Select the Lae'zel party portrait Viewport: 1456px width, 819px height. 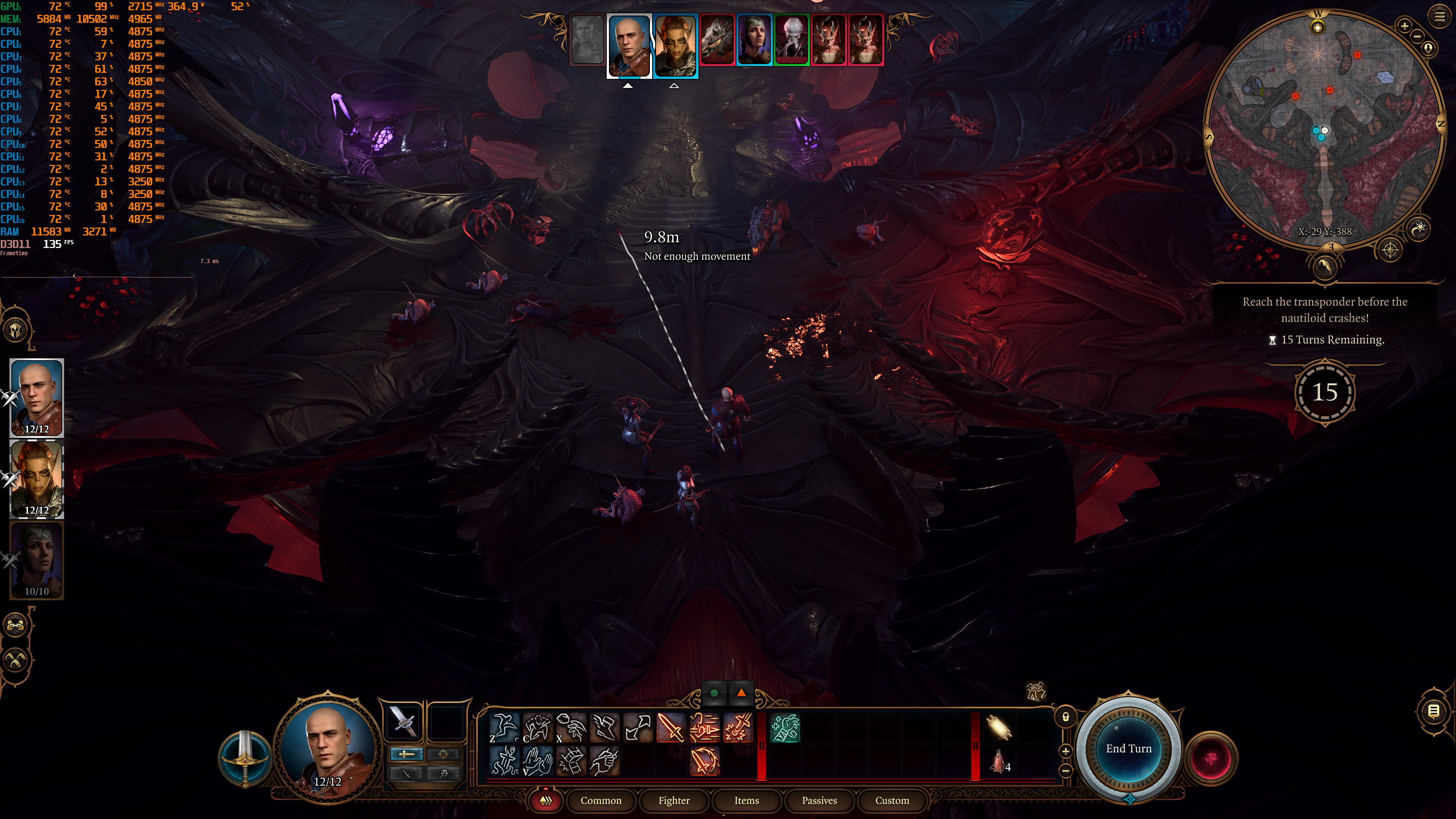click(x=37, y=479)
